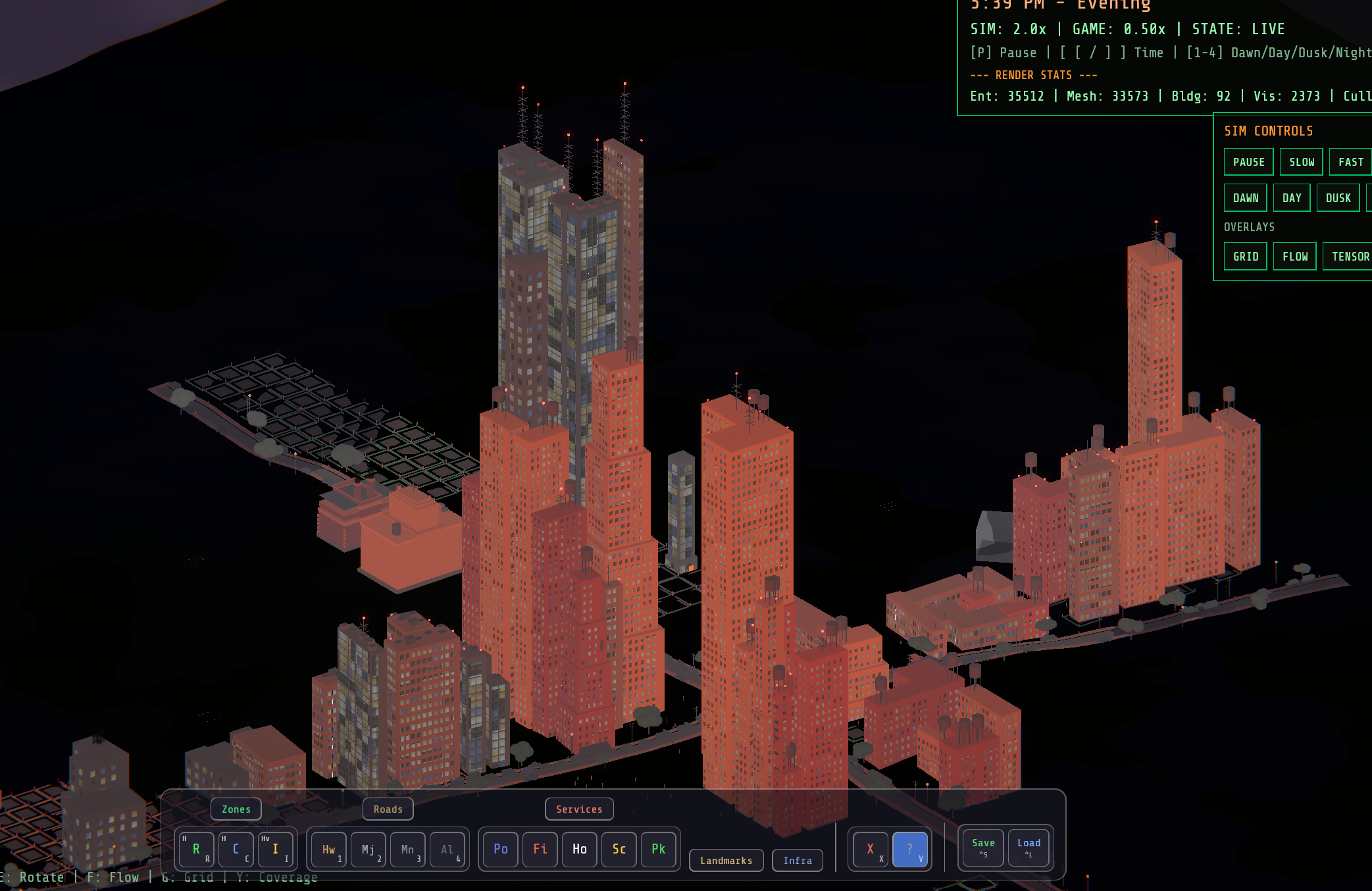Switch to the Infra panel

click(x=798, y=860)
